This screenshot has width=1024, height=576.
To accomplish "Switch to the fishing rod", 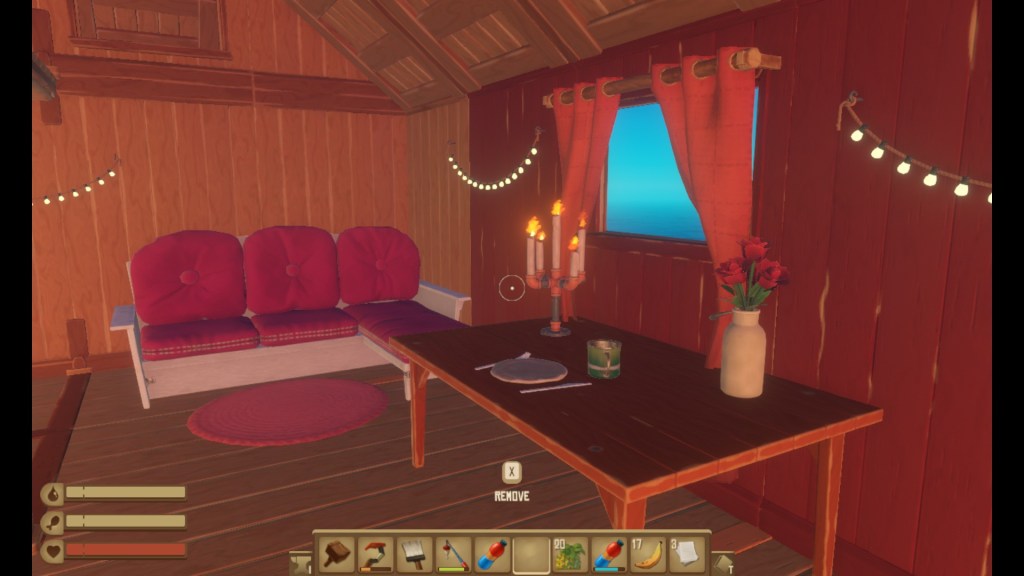I will click(453, 554).
